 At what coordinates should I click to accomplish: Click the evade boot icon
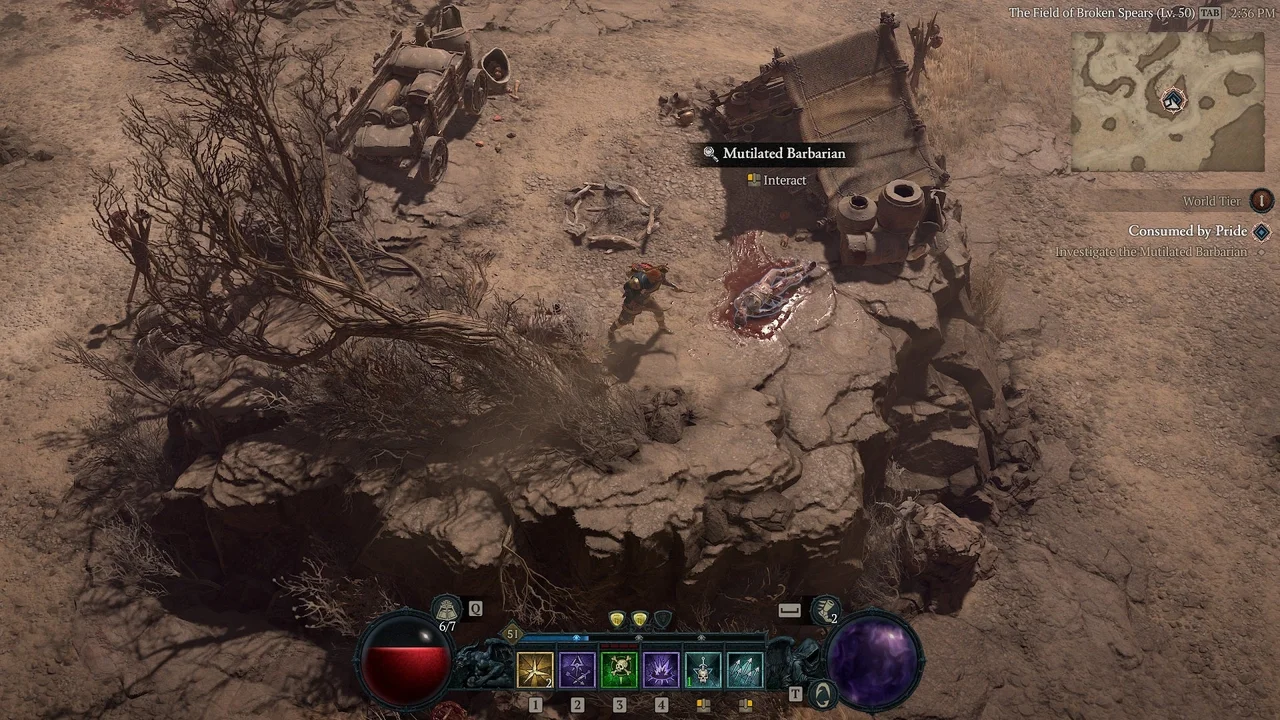point(826,609)
